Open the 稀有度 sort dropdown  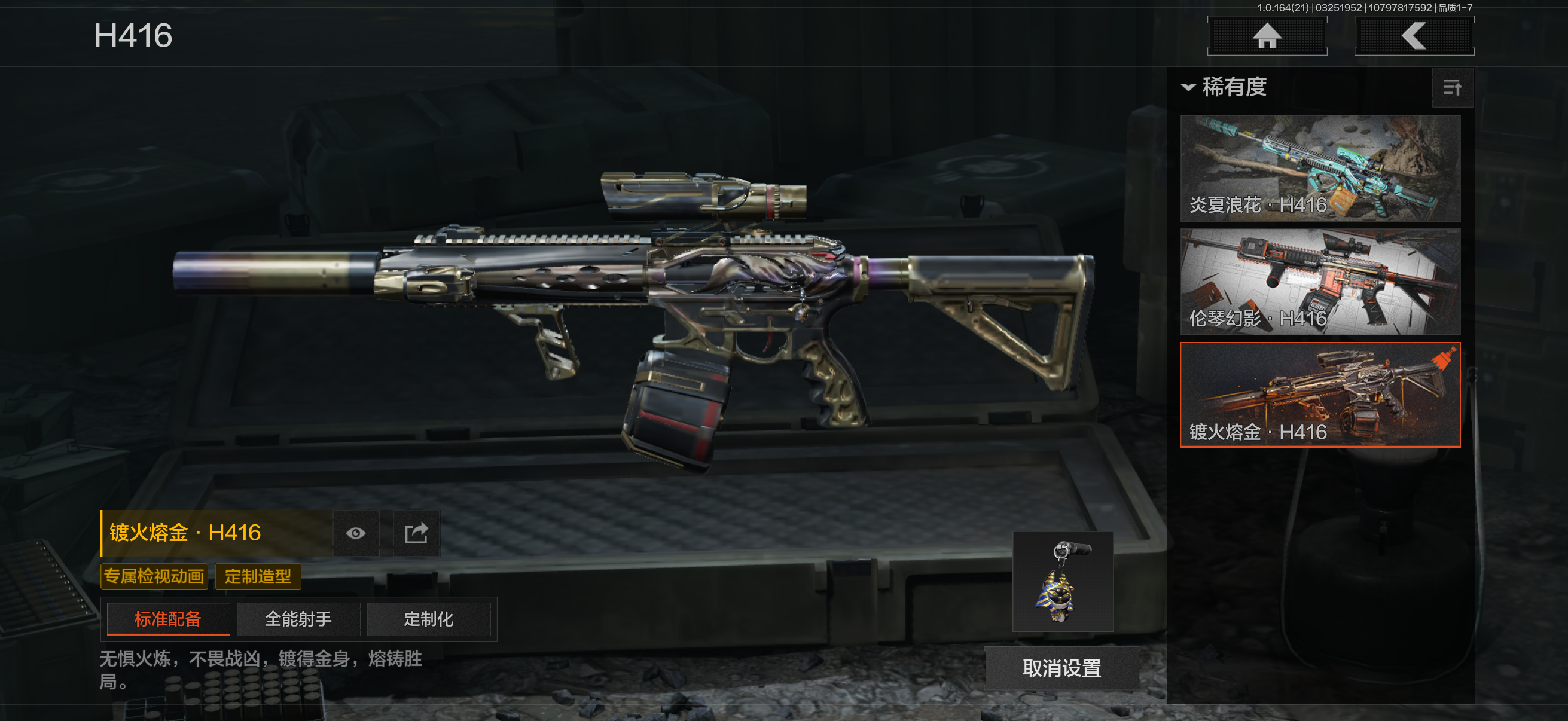tap(1225, 87)
